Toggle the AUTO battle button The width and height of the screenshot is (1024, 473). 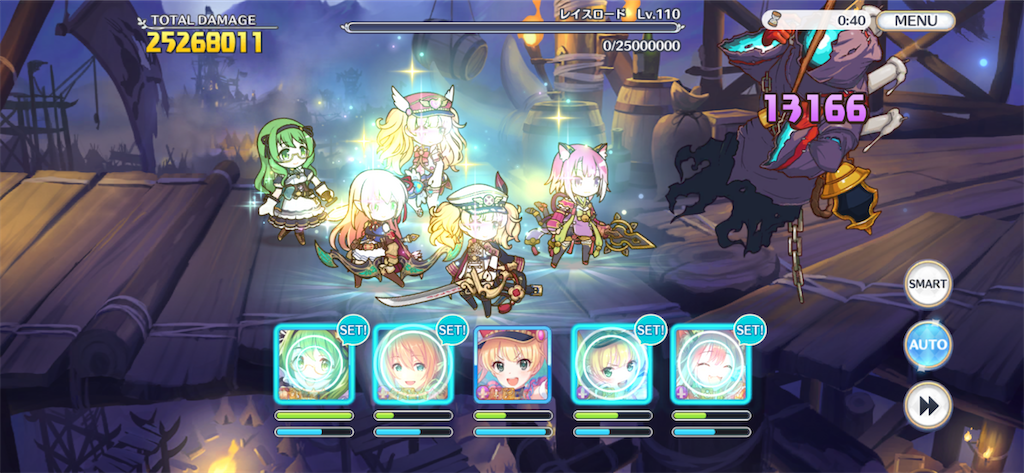click(927, 345)
